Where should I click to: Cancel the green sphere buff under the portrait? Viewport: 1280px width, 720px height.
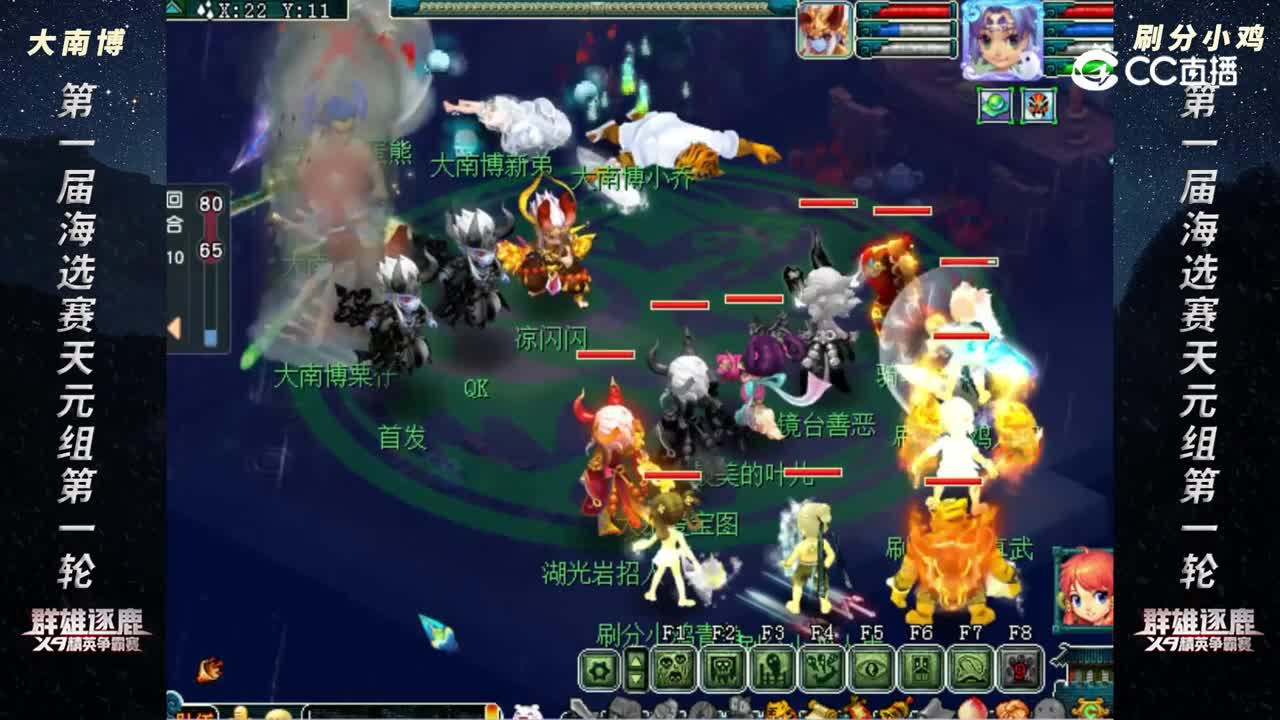pyautogui.click(x=994, y=104)
